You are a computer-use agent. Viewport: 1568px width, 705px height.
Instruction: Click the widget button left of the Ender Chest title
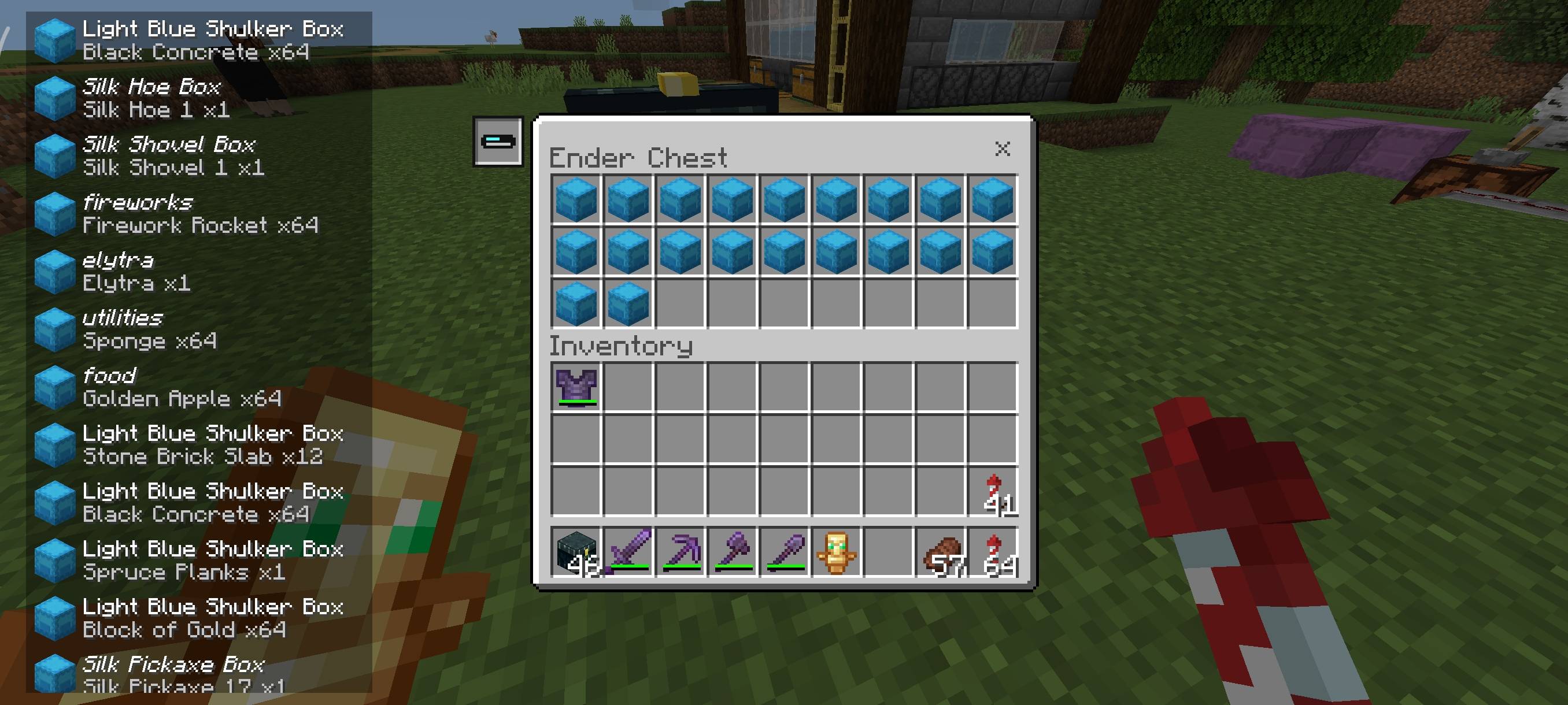point(497,142)
